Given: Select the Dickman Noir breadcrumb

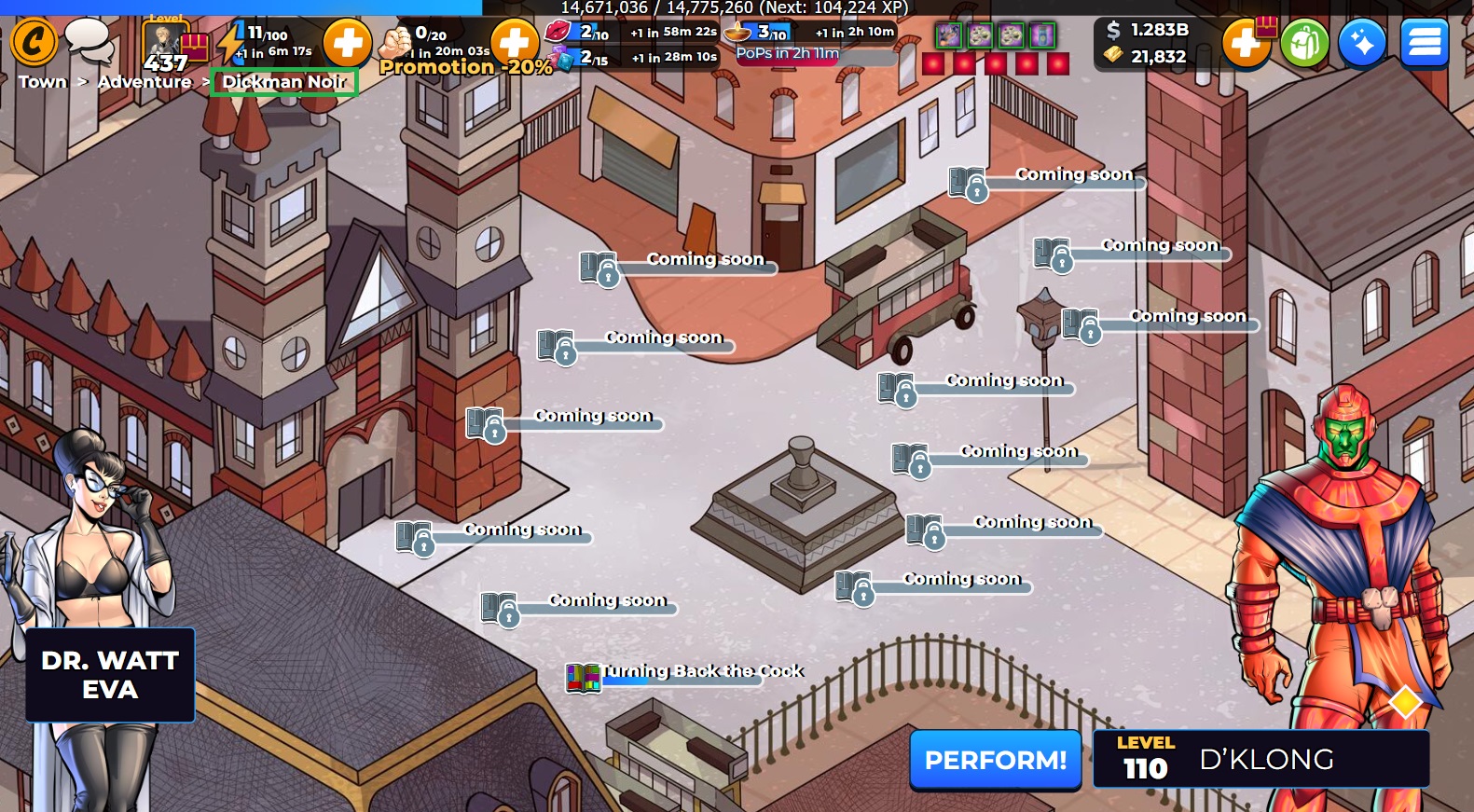Looking at the screenshot, I should (x=283, y=82).
